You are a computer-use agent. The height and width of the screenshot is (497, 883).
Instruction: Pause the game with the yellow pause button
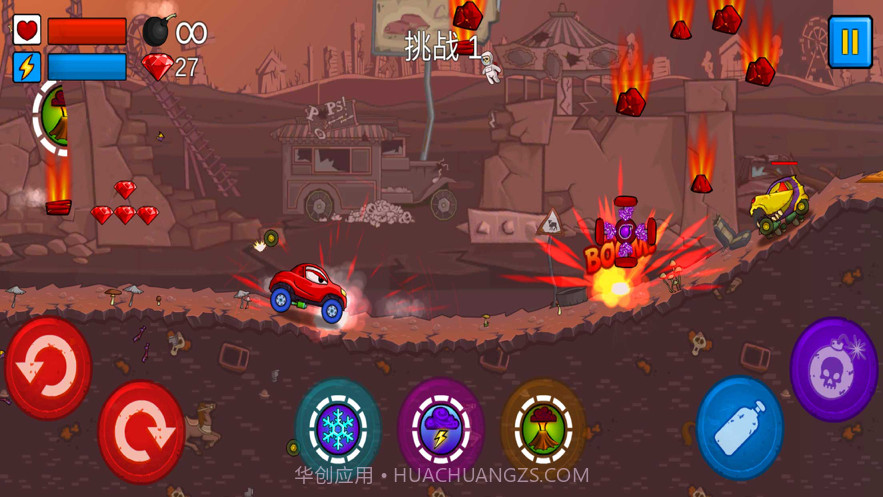(850, 43)
